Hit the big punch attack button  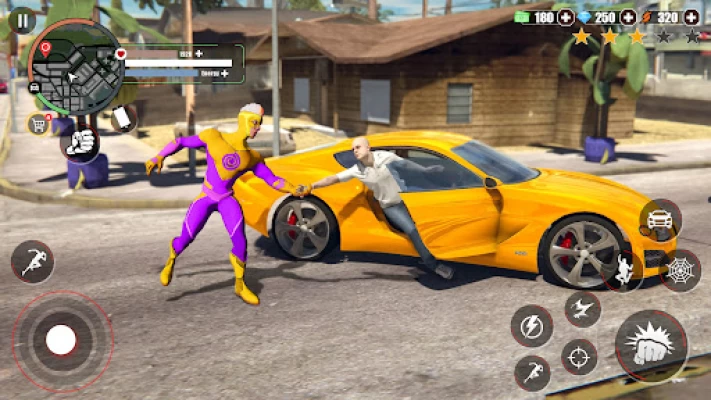[651, 346]
